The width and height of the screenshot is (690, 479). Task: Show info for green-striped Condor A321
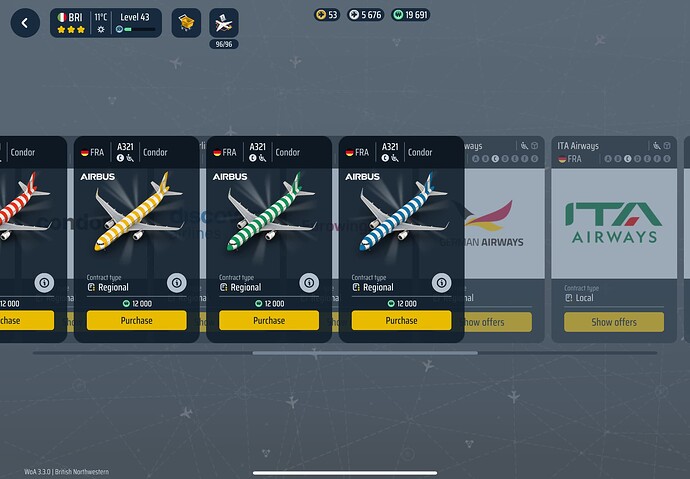coord(307,283)
